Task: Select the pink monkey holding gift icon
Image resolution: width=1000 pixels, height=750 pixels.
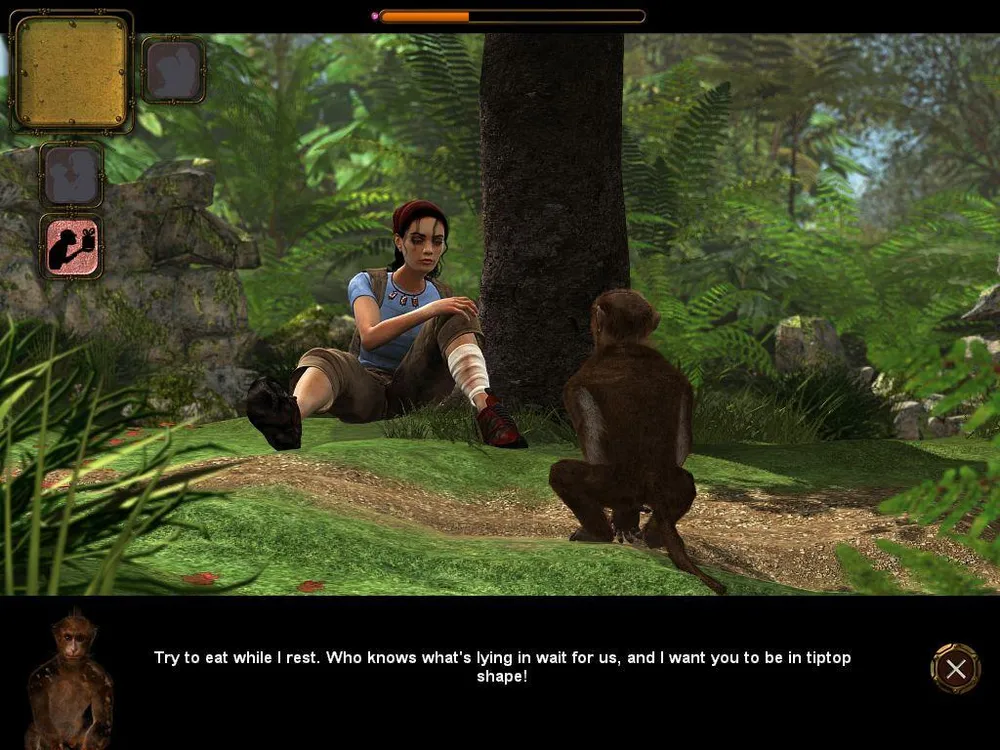Action: tap(72, 246)
